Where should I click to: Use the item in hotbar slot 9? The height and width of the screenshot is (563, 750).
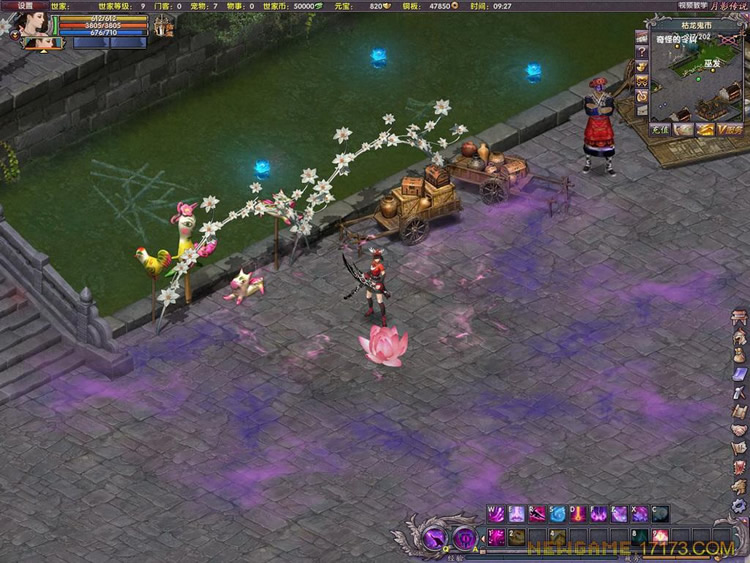660,537
